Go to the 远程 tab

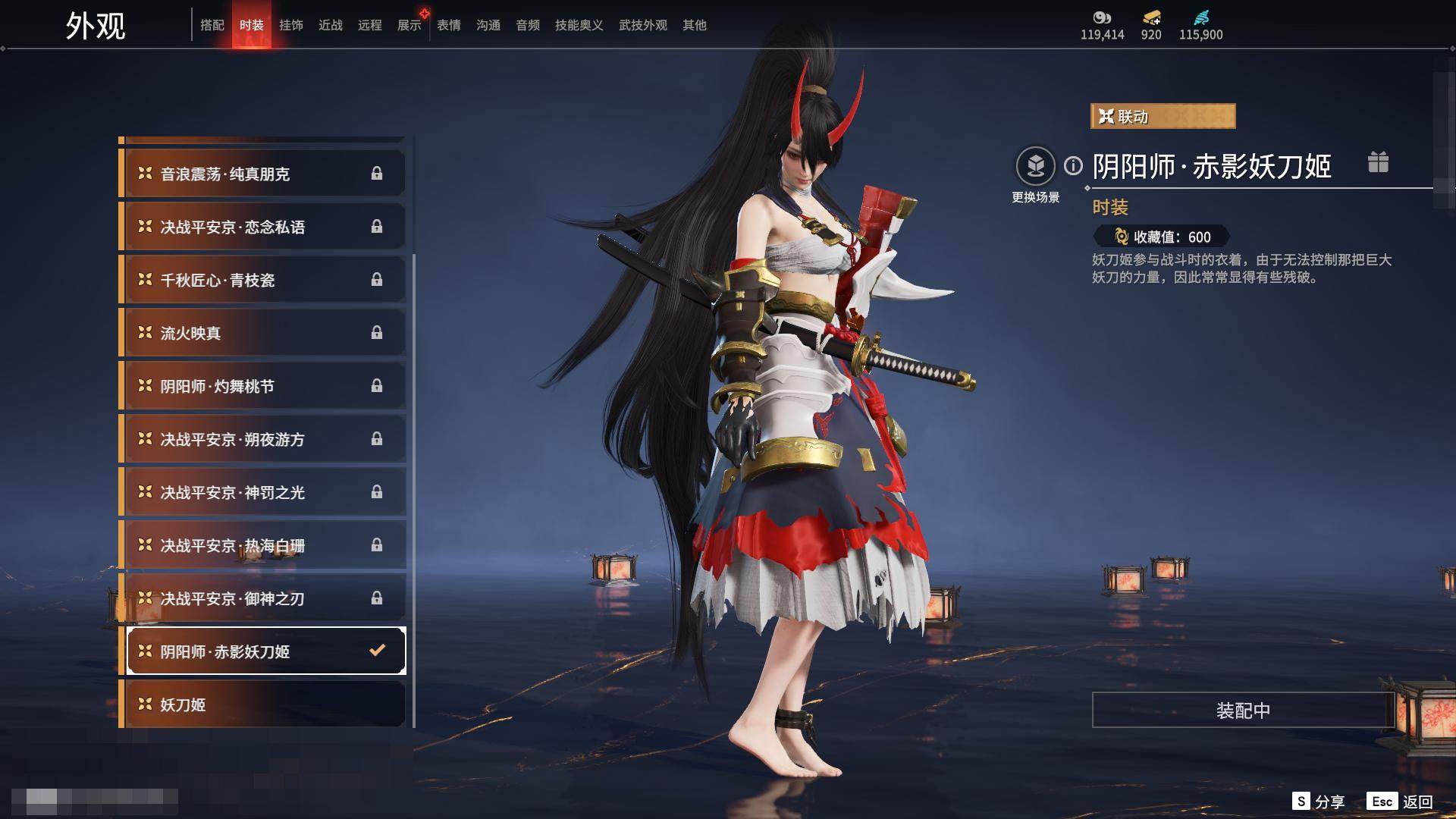pyautogui.click(x=370, y=26)
